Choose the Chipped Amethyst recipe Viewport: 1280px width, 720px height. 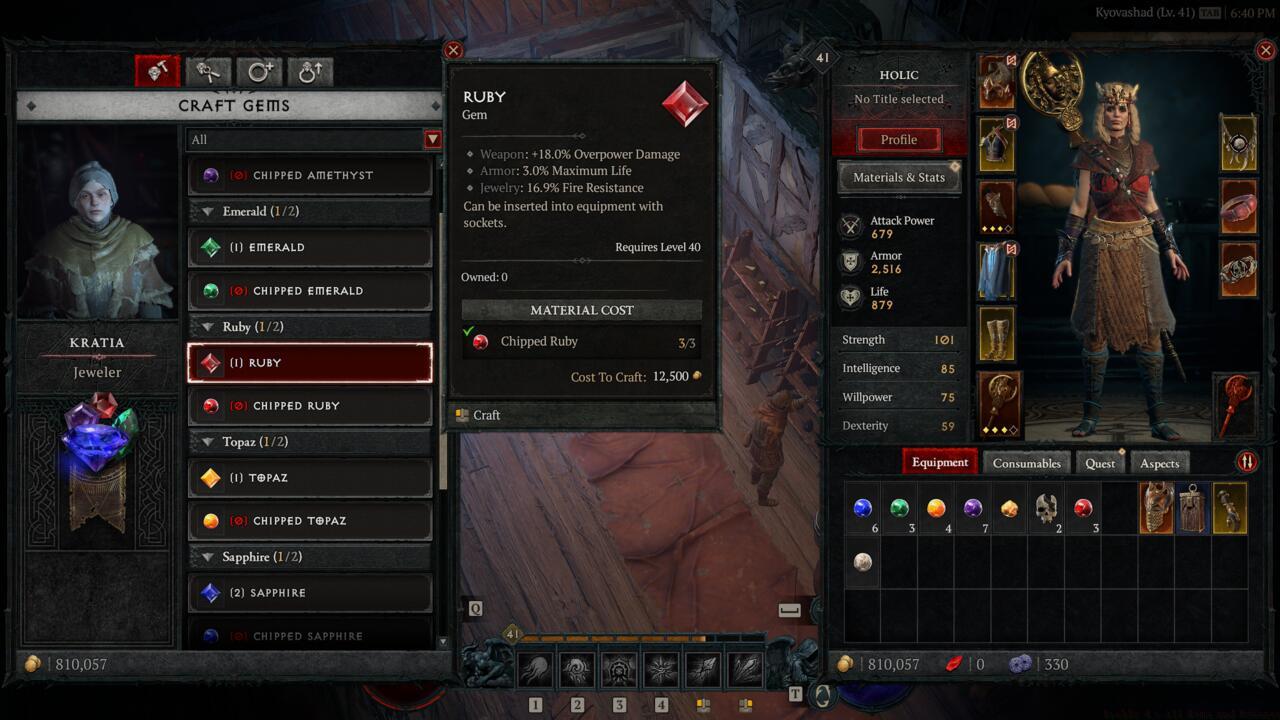310,175
